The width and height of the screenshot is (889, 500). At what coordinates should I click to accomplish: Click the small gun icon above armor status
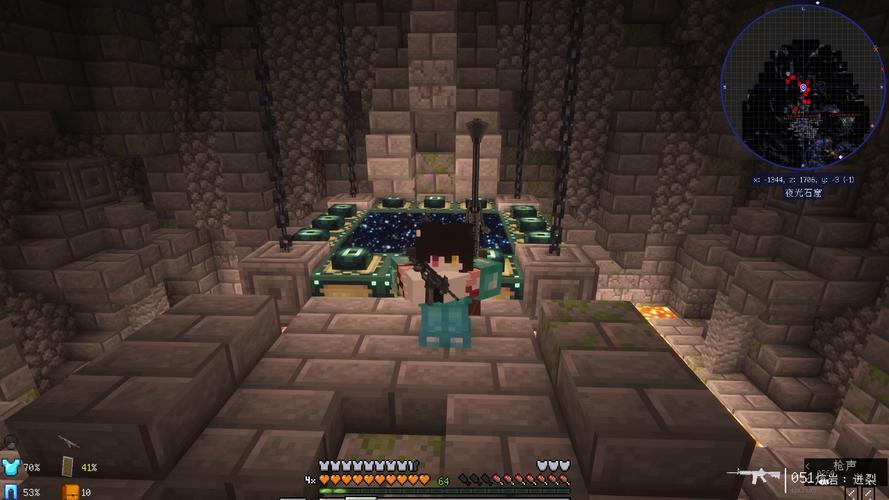(x=67, y=441)
